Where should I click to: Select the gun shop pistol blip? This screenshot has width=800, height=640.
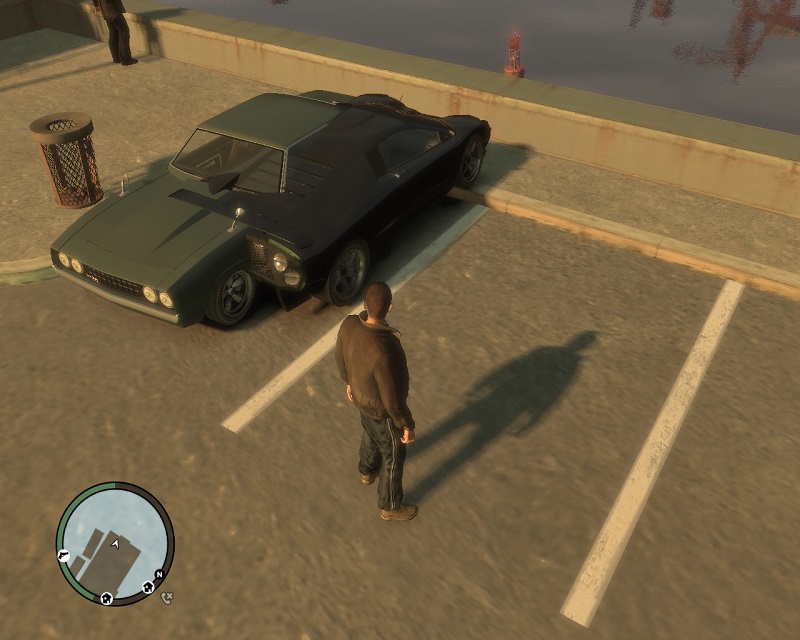64,556
